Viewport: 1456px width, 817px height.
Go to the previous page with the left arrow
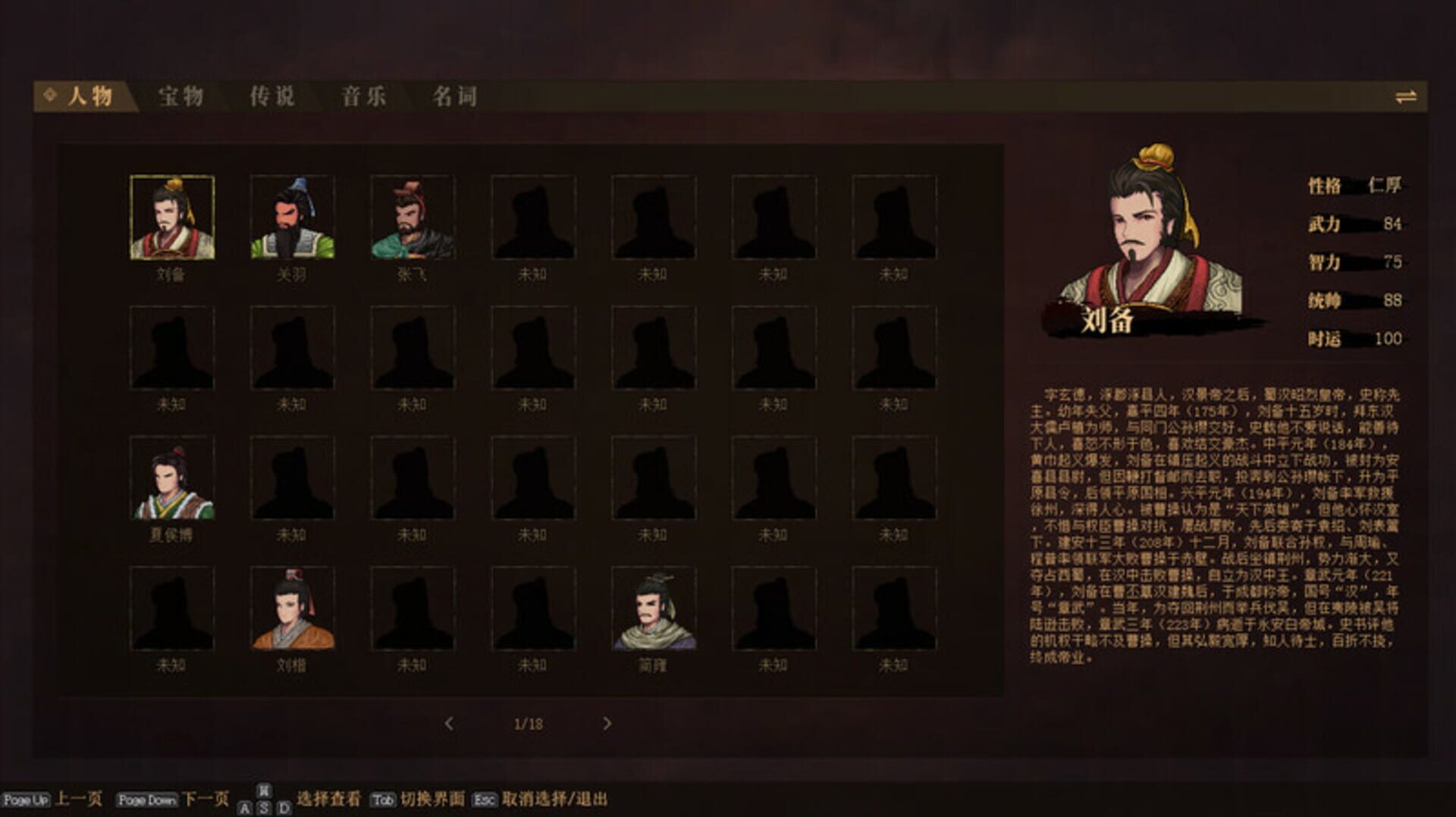(449, 724)
